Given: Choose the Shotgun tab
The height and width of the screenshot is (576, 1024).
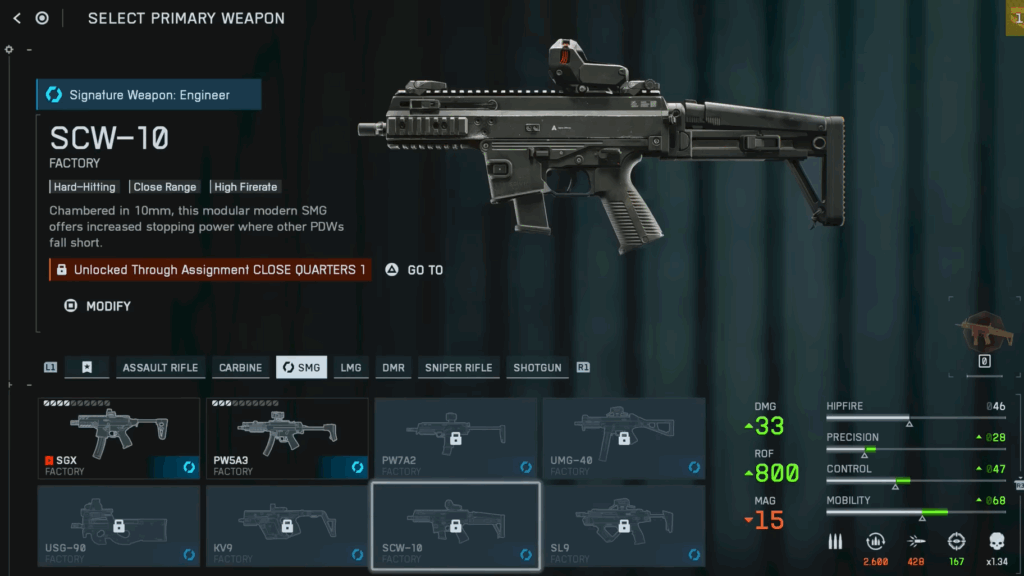Looking at the screenshot, I should tap(537, 367).
